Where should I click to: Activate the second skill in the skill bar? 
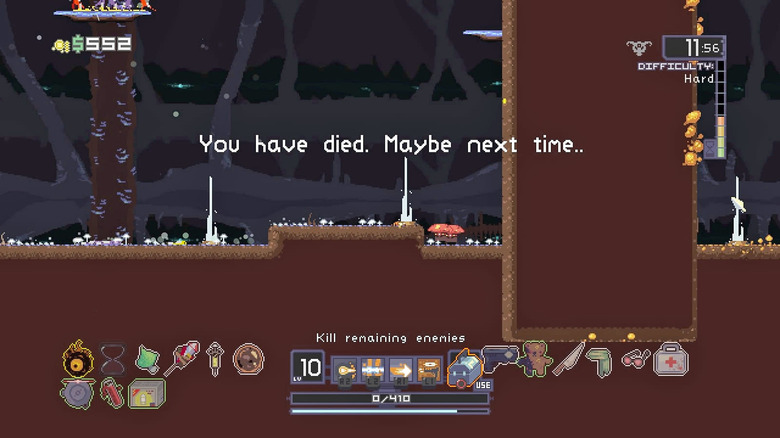[373, 370]
